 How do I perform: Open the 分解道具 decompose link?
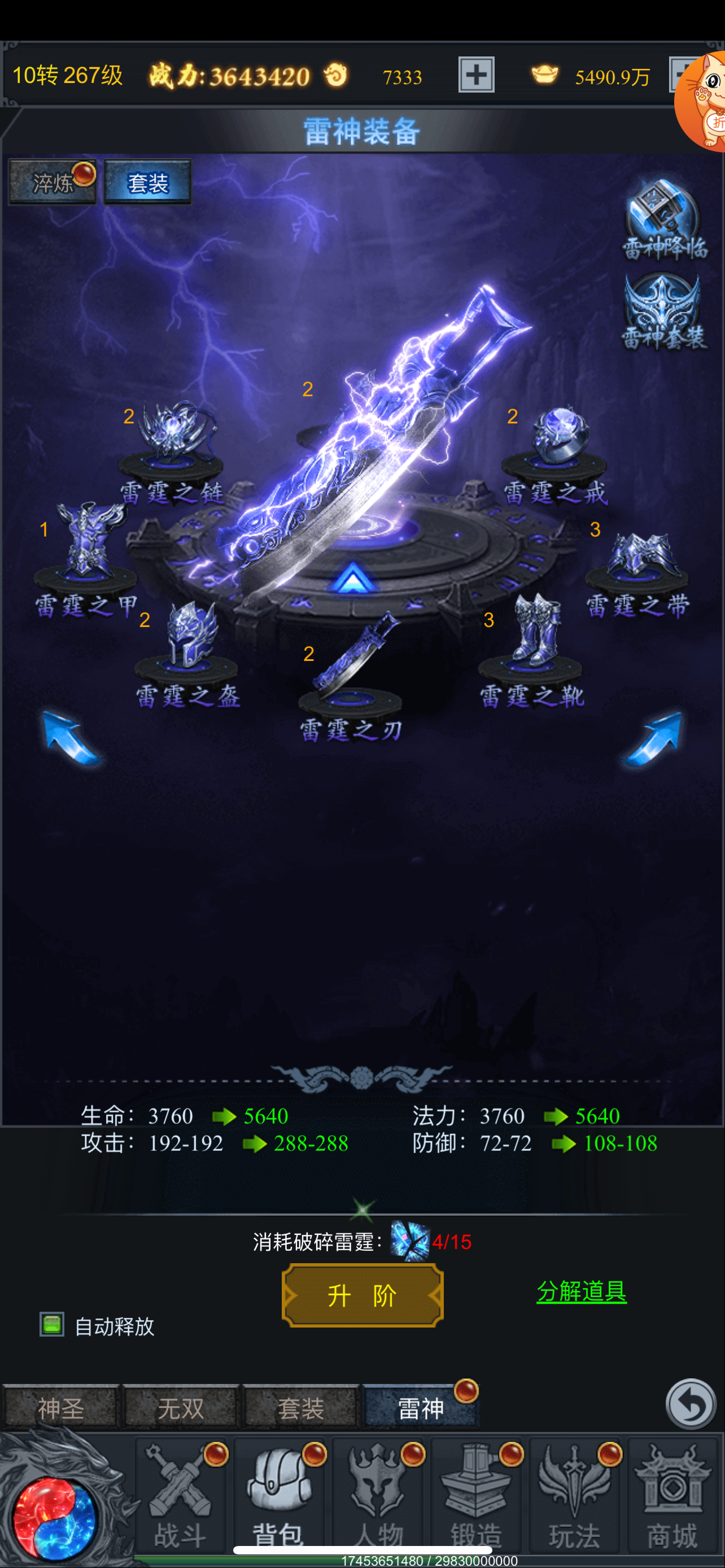(x=580, y=1291)
